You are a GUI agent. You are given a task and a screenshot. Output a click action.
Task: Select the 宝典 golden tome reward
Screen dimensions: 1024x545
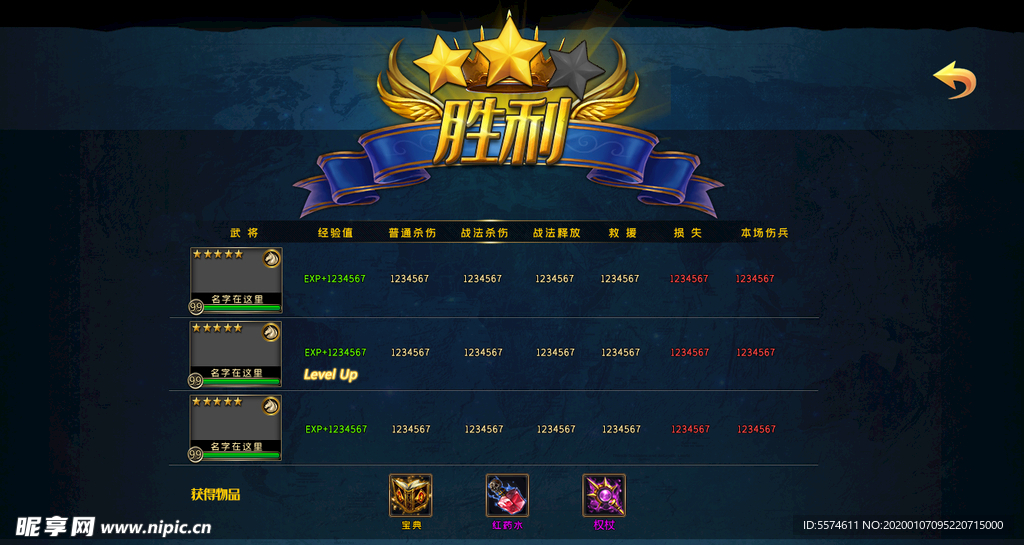click(x=410, y=495)
